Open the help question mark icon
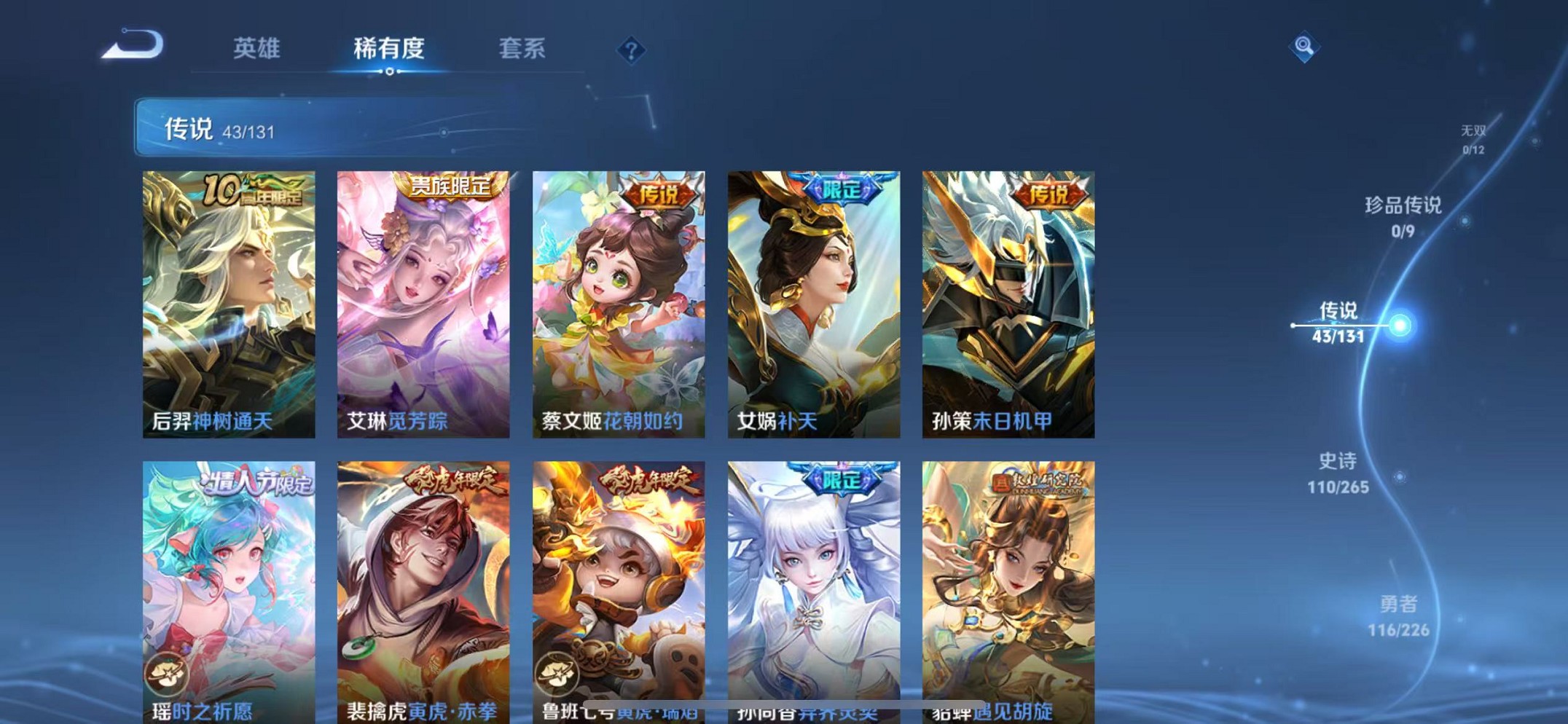The height and width of the screenshot is (724, 1568). [631, 49]
